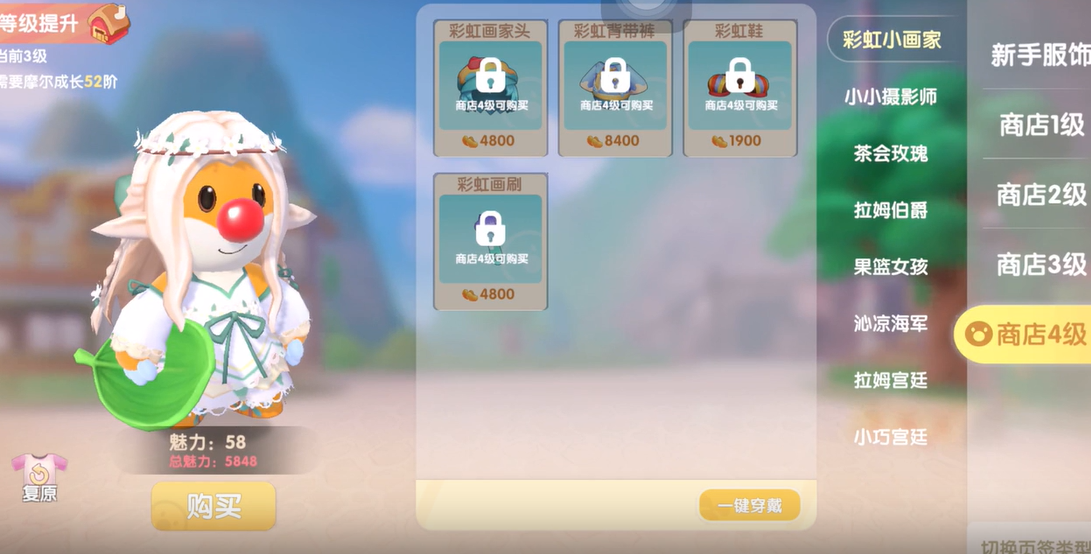
Task: Select the 小巧宫廷 outfit set
Action: click(x=890, y=438)
